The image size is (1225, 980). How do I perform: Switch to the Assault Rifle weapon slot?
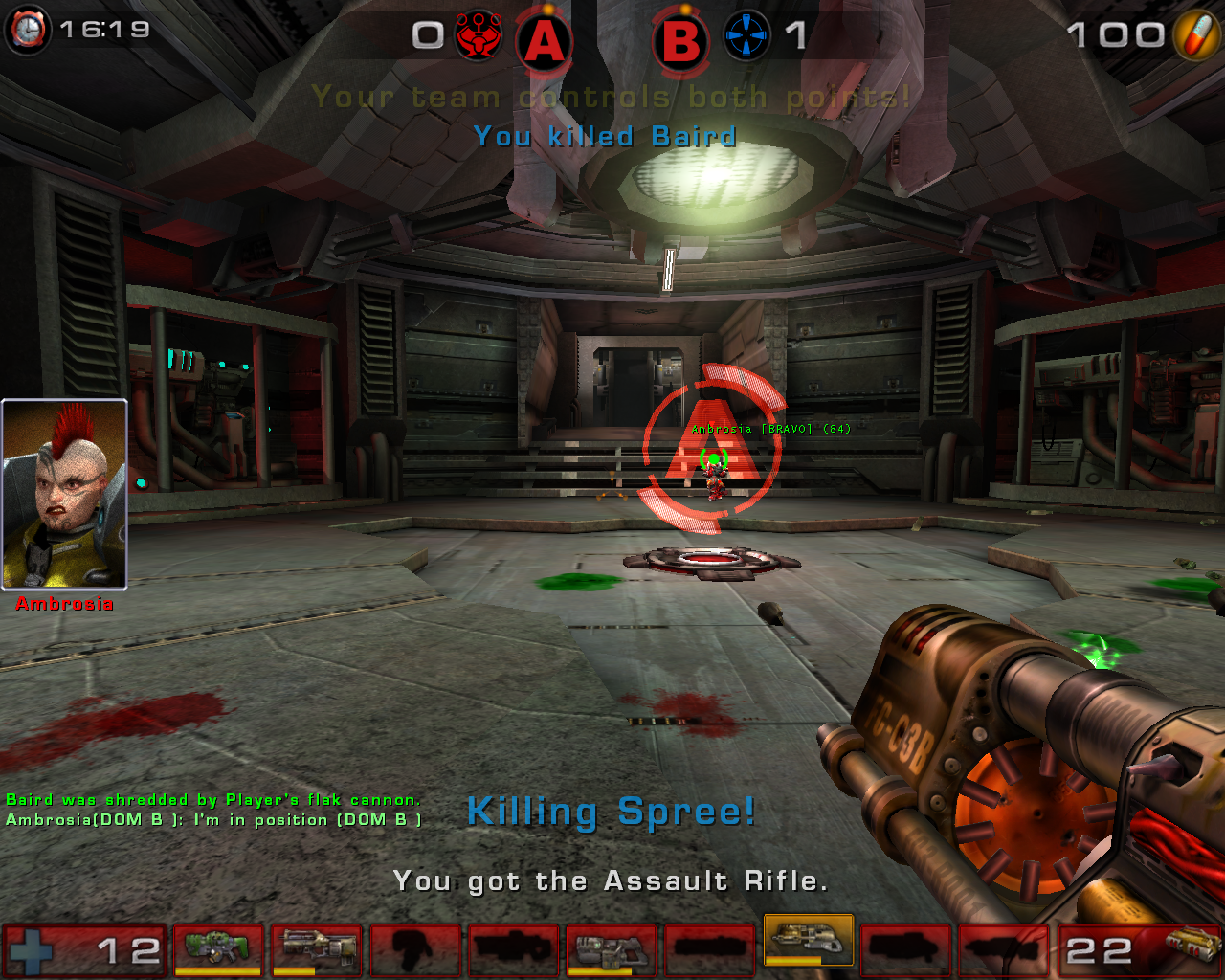[317, 948]
